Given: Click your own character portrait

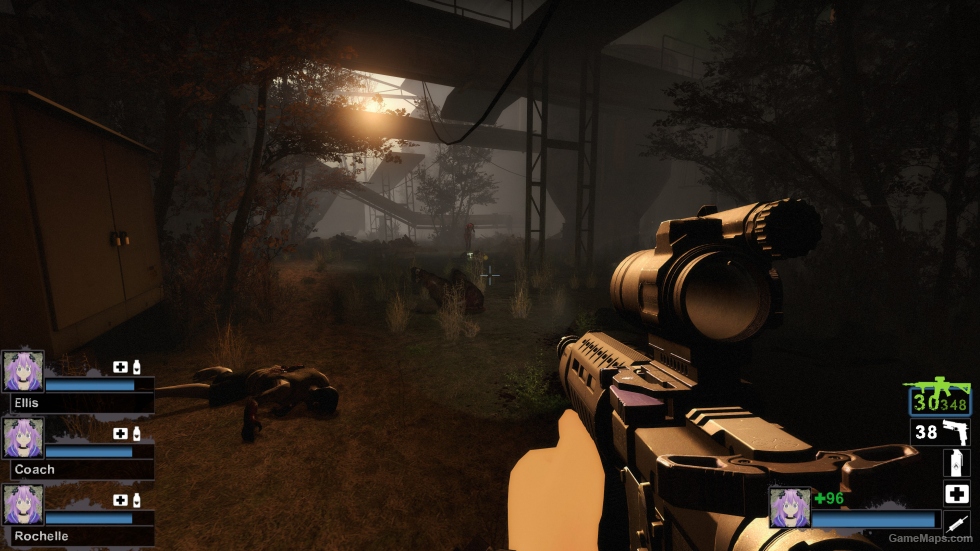Looking at the screenshot, I should [x=789, y=507].
